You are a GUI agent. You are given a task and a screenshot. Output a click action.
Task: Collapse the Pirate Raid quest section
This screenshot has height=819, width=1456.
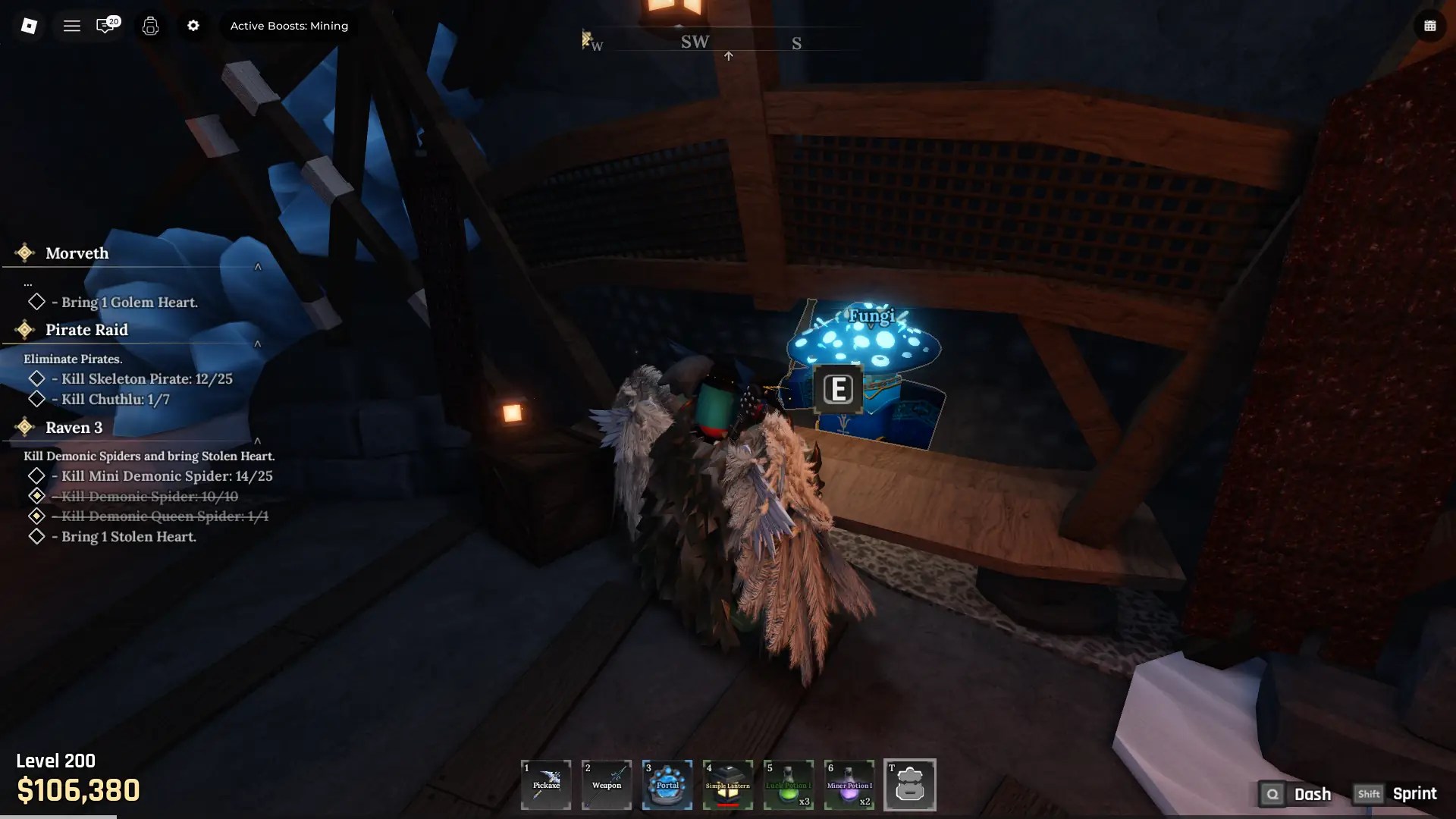click(259, 344)
